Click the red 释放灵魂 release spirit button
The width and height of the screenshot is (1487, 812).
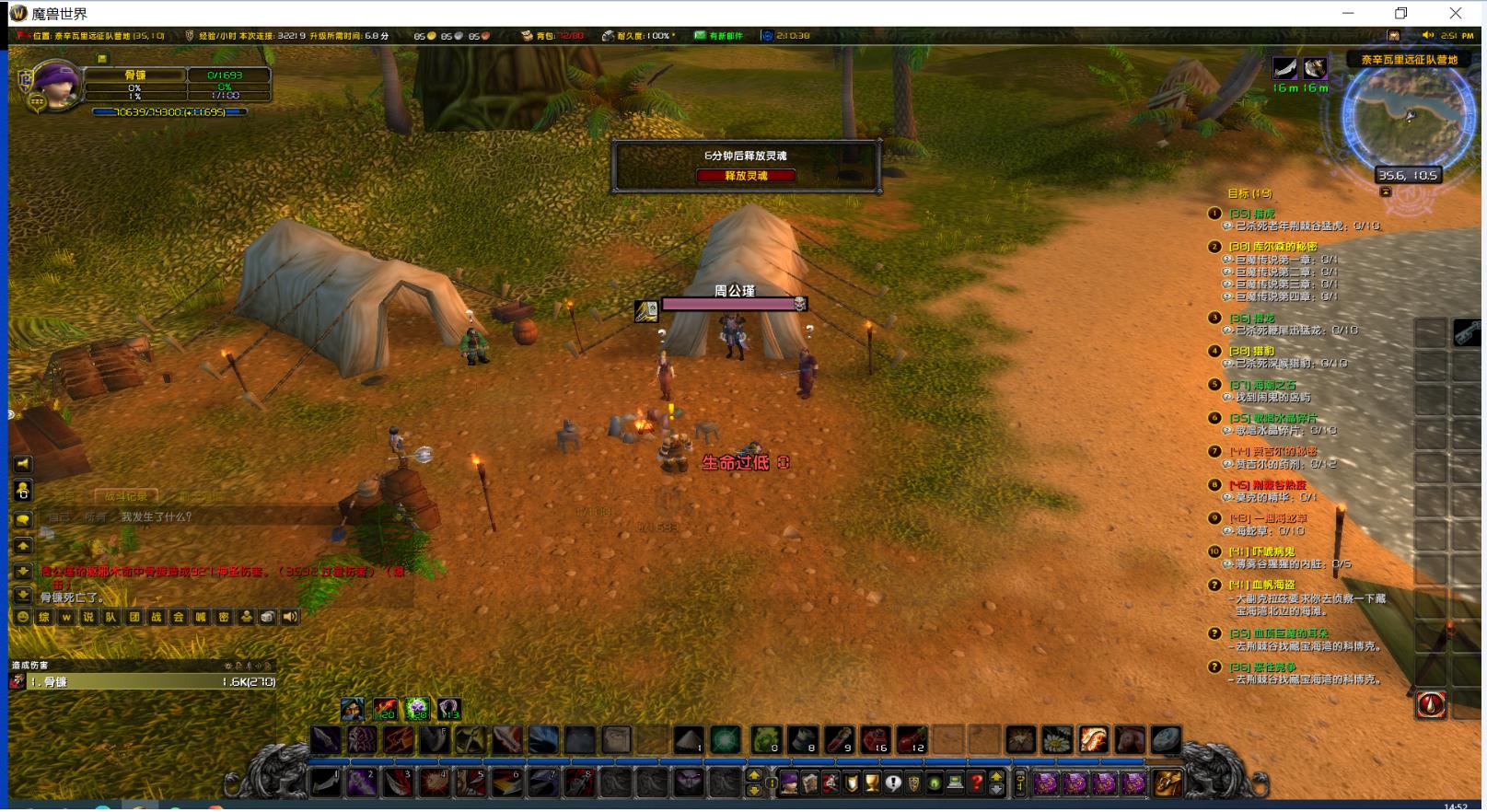click(746, 176)
